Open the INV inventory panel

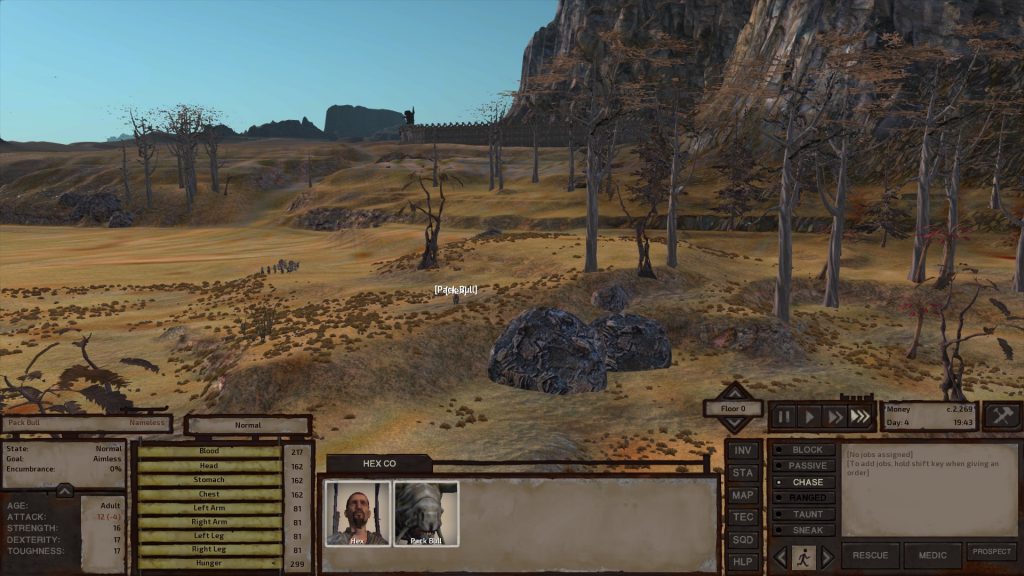[x=742, y=450]
